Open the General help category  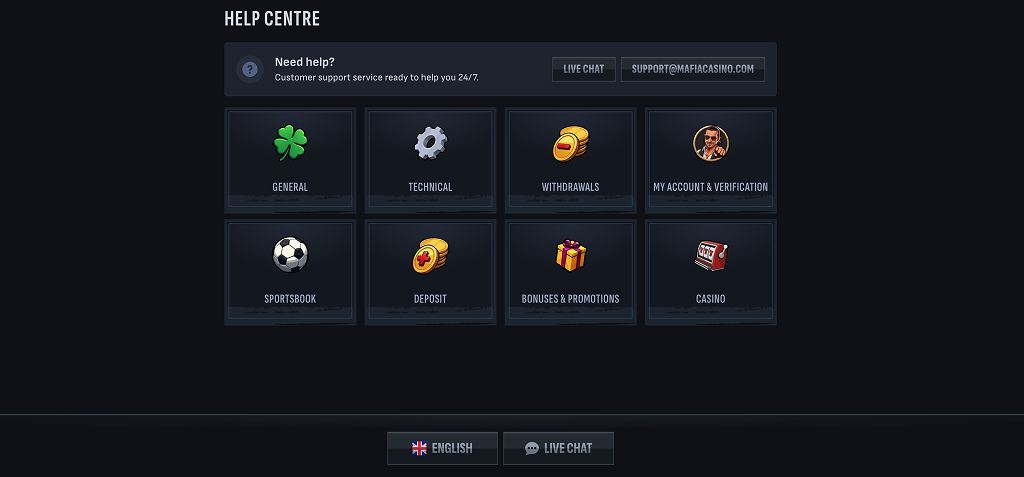pos(290,160)
